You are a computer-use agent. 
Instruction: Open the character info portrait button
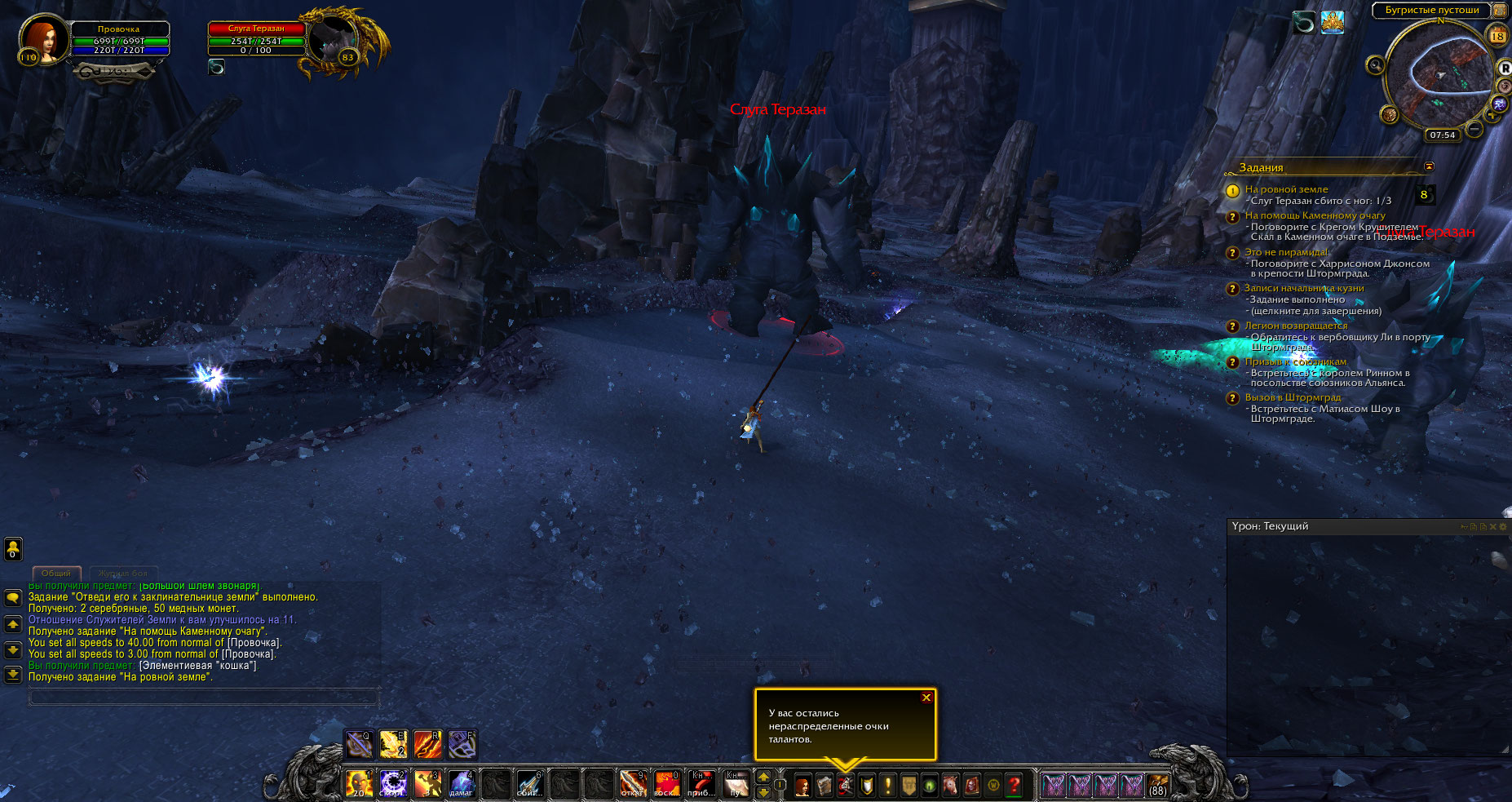pos(802,786)
